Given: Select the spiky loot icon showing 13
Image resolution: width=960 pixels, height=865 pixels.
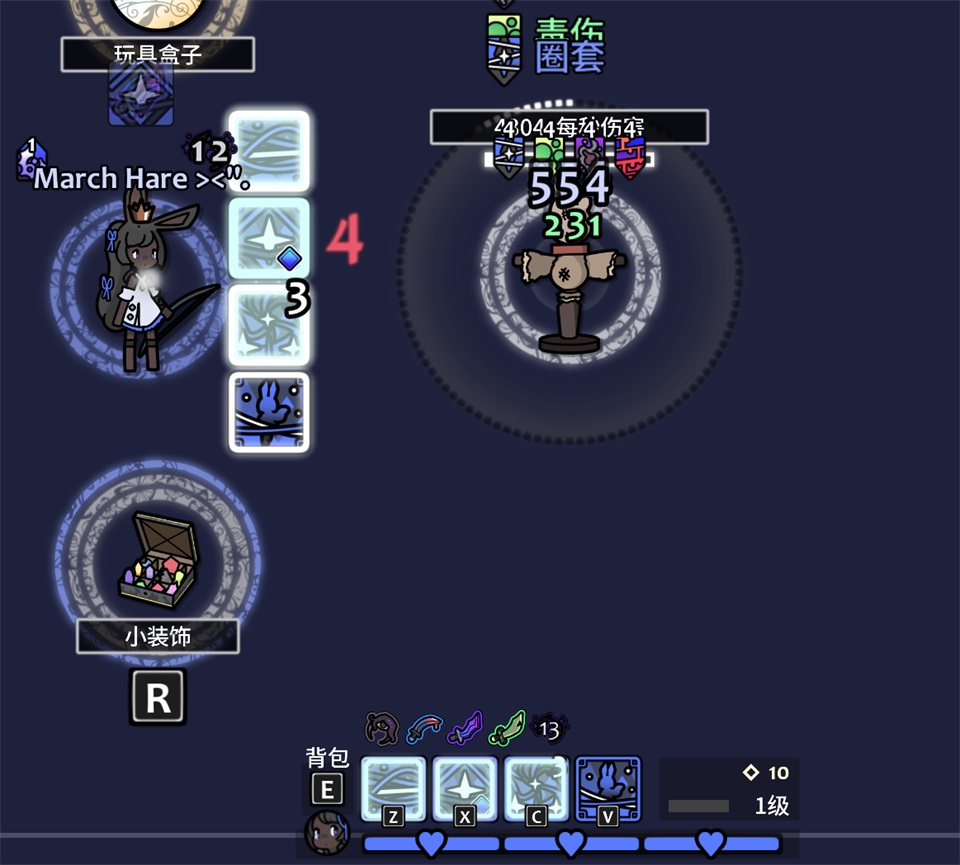Looking at the screenshot, I should [549, 728].
